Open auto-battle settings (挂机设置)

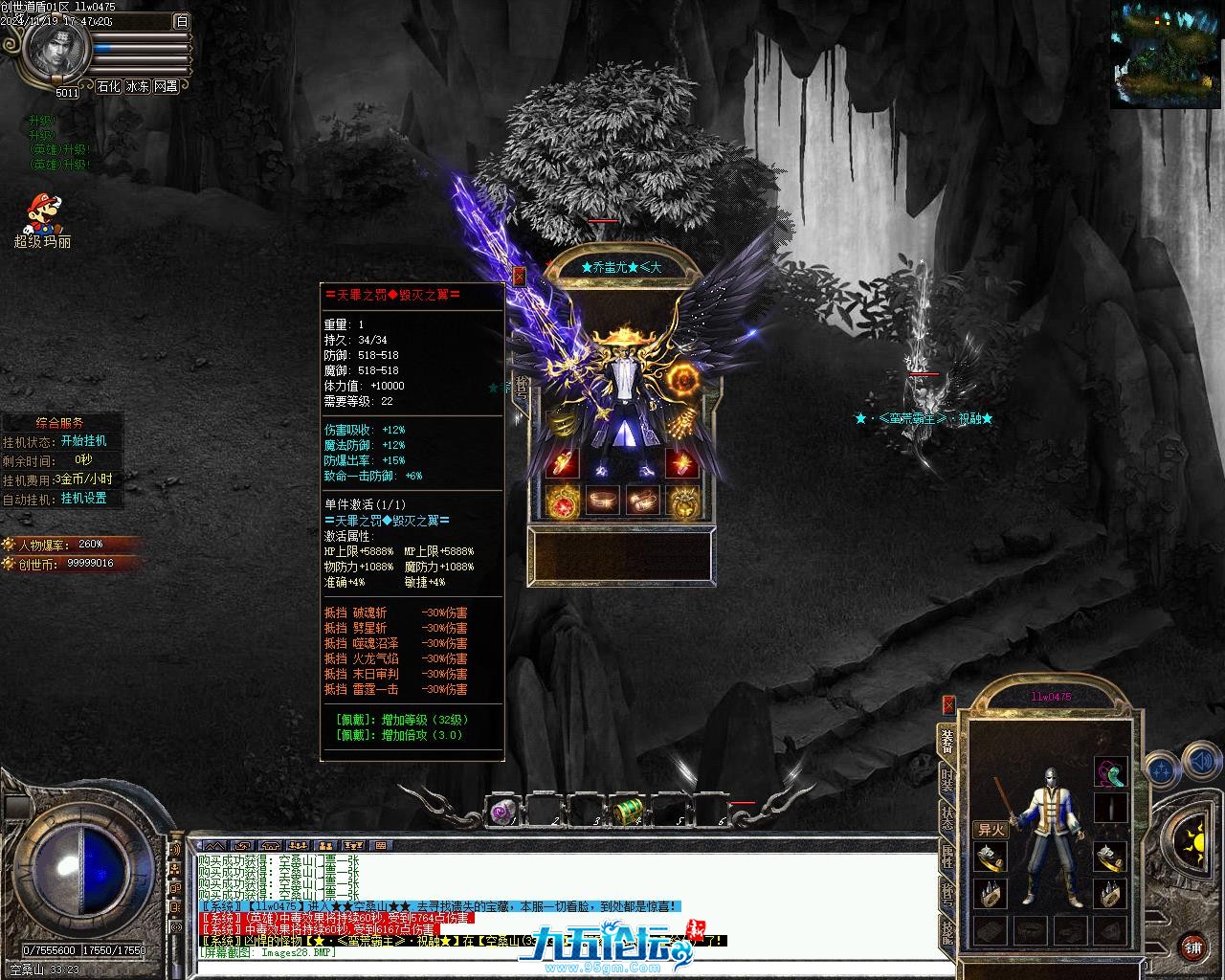(x=84, y=499)
